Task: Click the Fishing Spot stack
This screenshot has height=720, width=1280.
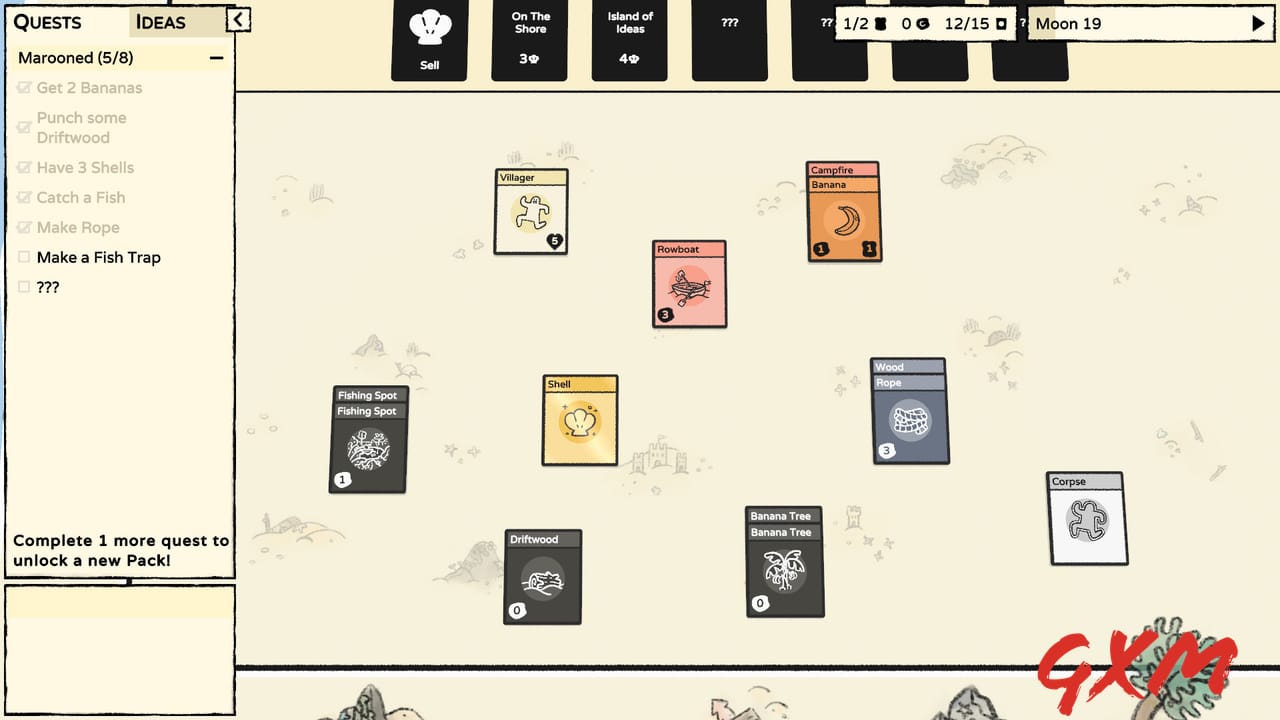Action: tap(367, 440)
